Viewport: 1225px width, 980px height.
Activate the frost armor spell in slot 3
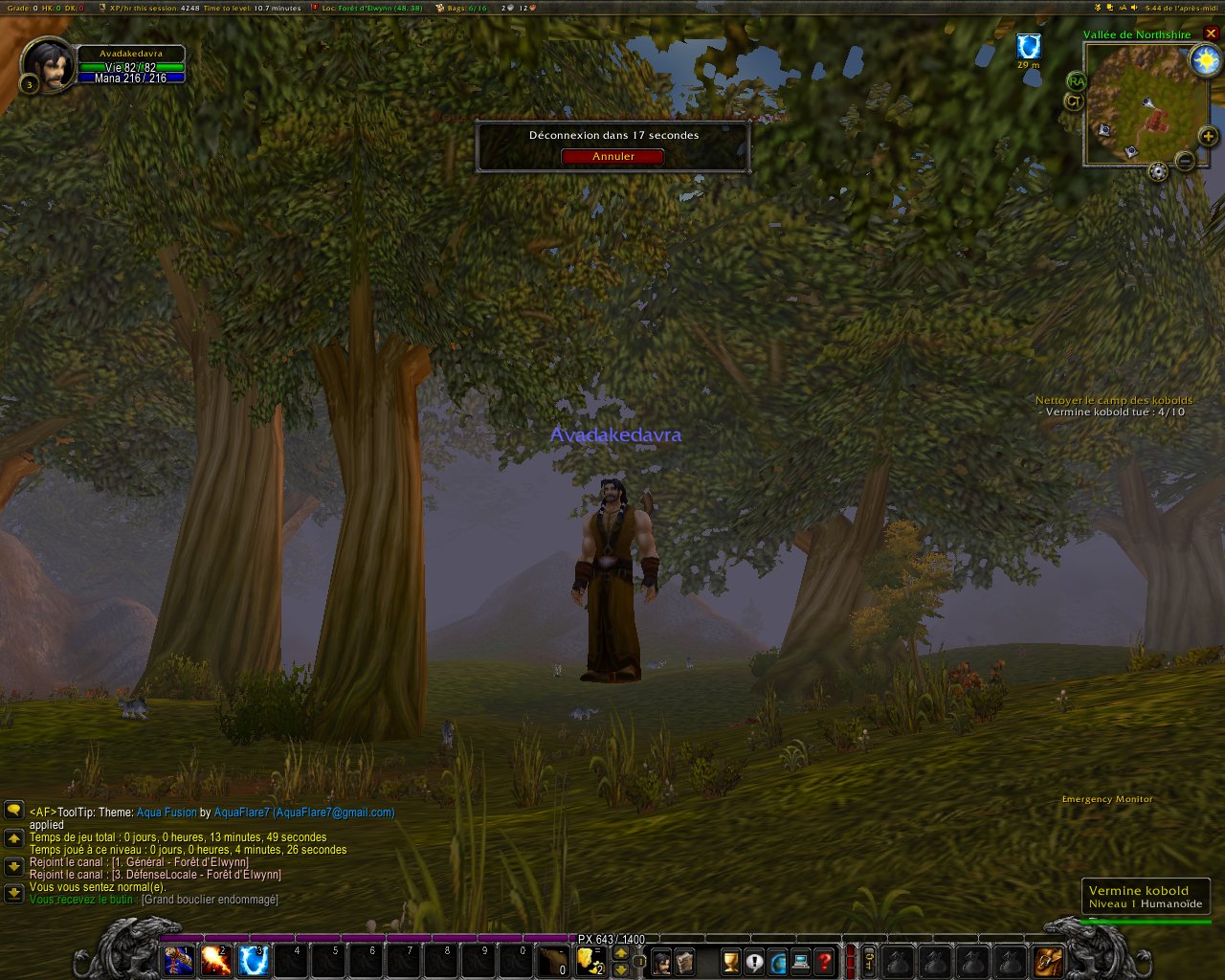click(x=254, y=960)
